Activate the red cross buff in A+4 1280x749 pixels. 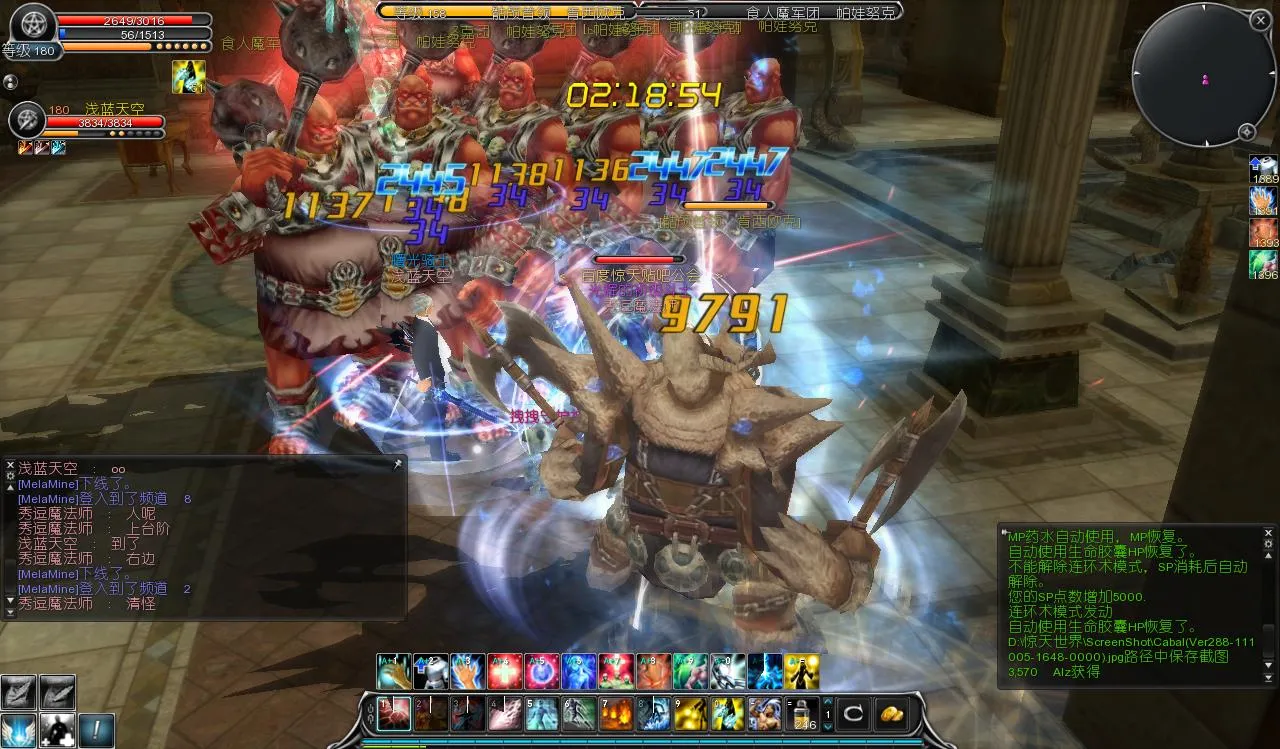click(505, 672)
